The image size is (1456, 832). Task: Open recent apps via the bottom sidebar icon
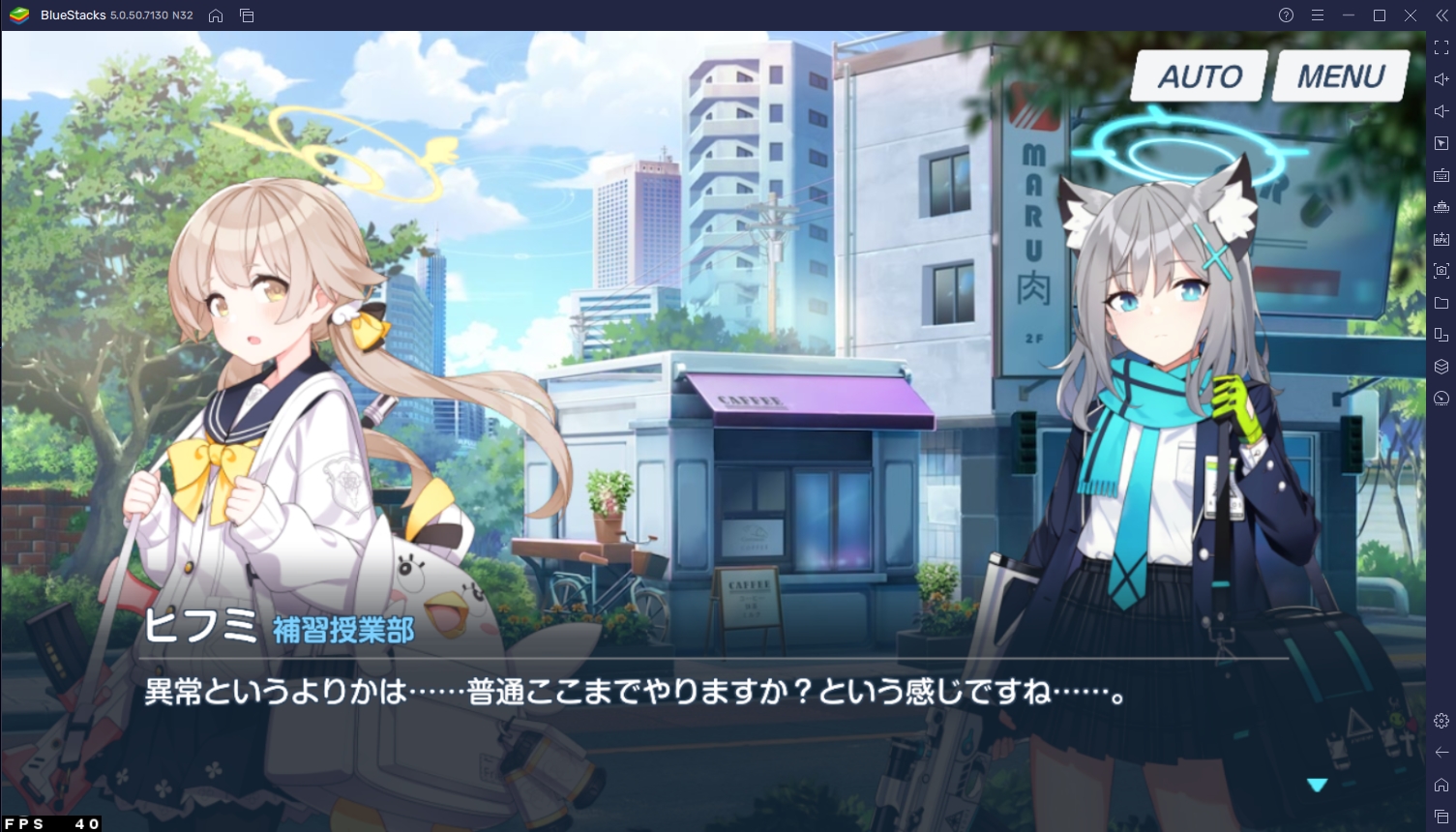pyautogui.click(x=1441, y=815)
